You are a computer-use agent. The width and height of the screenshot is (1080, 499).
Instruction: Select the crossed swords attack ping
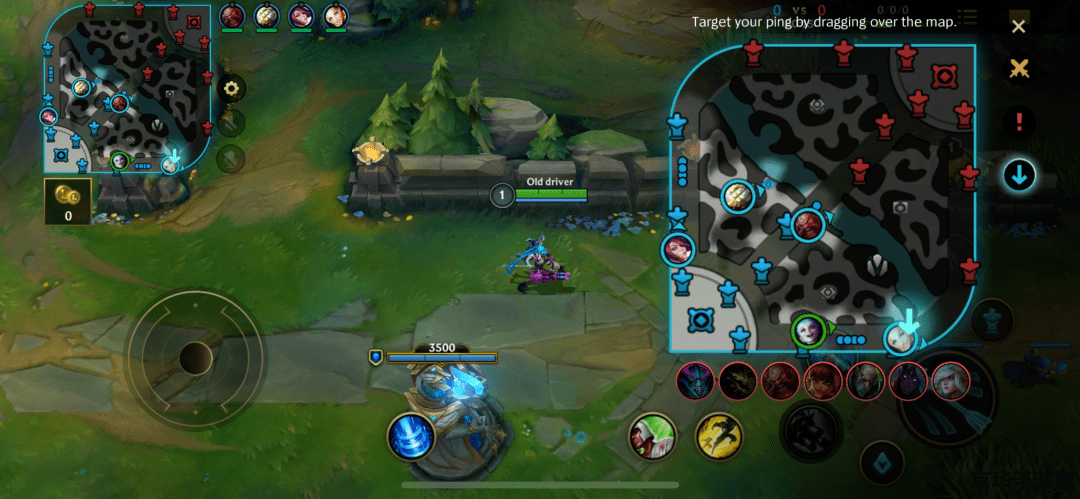tap(1018, 69)
